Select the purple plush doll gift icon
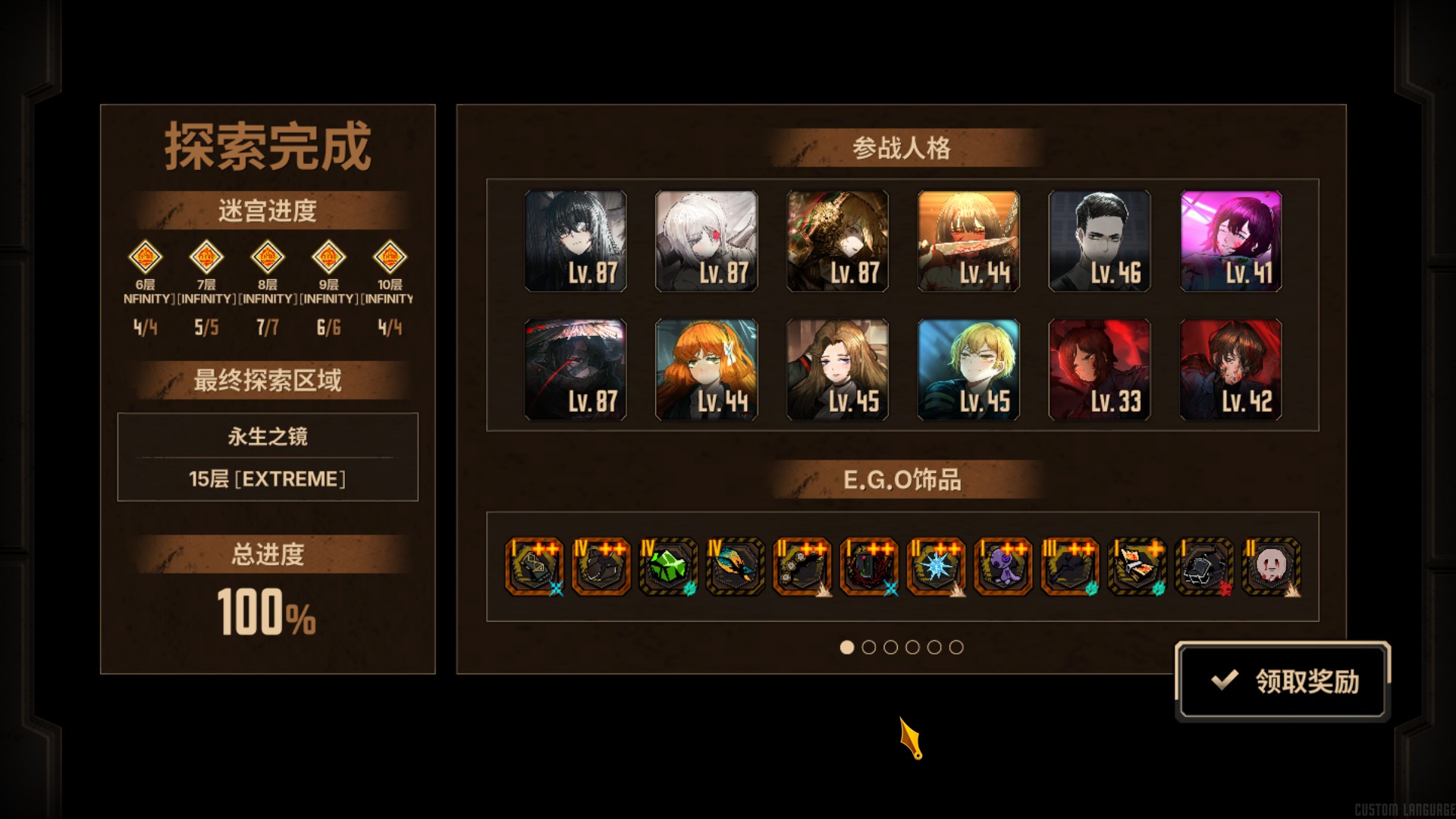 1002,567
